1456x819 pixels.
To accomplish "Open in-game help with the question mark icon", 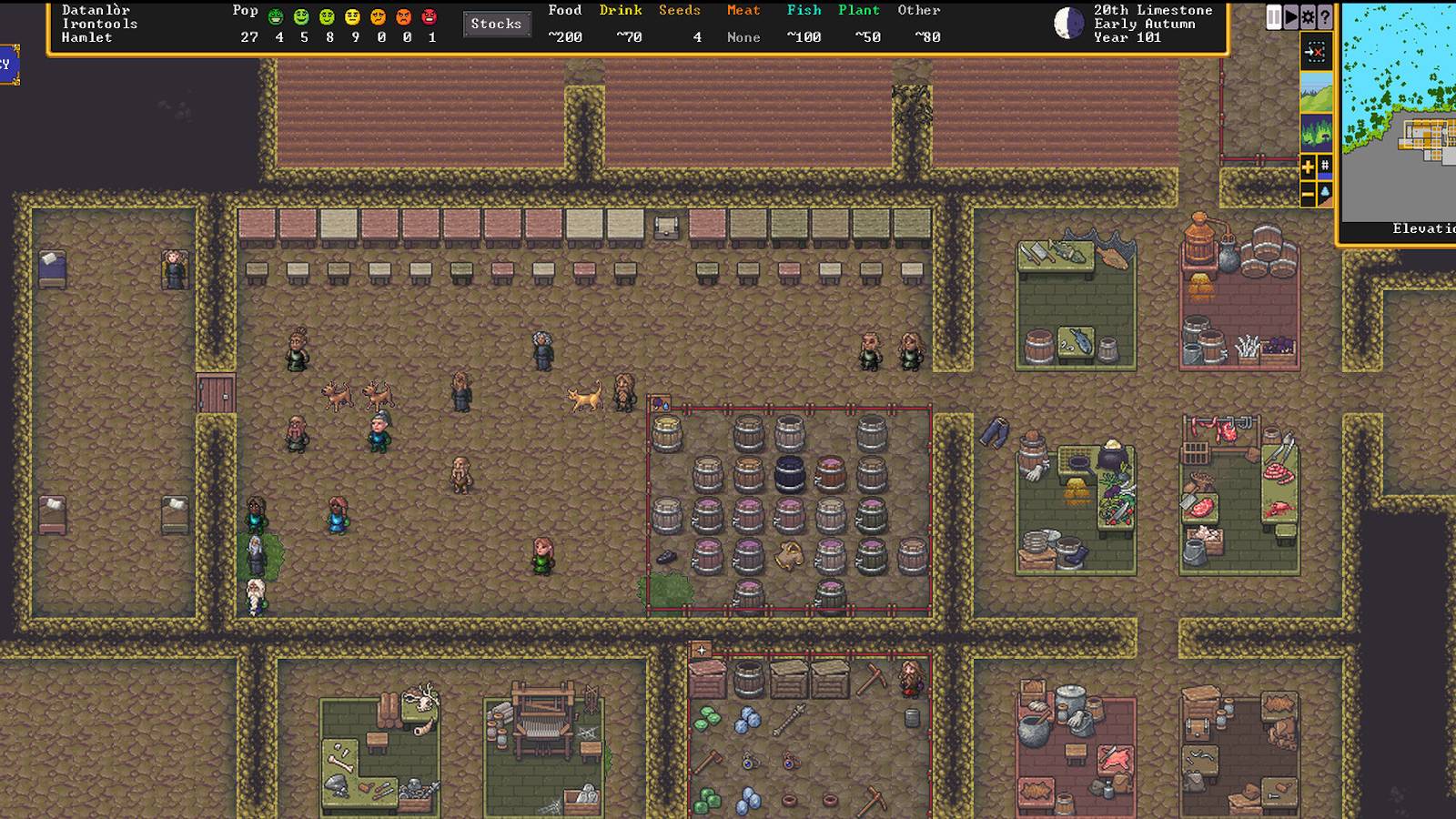I will coord(1325,16).
